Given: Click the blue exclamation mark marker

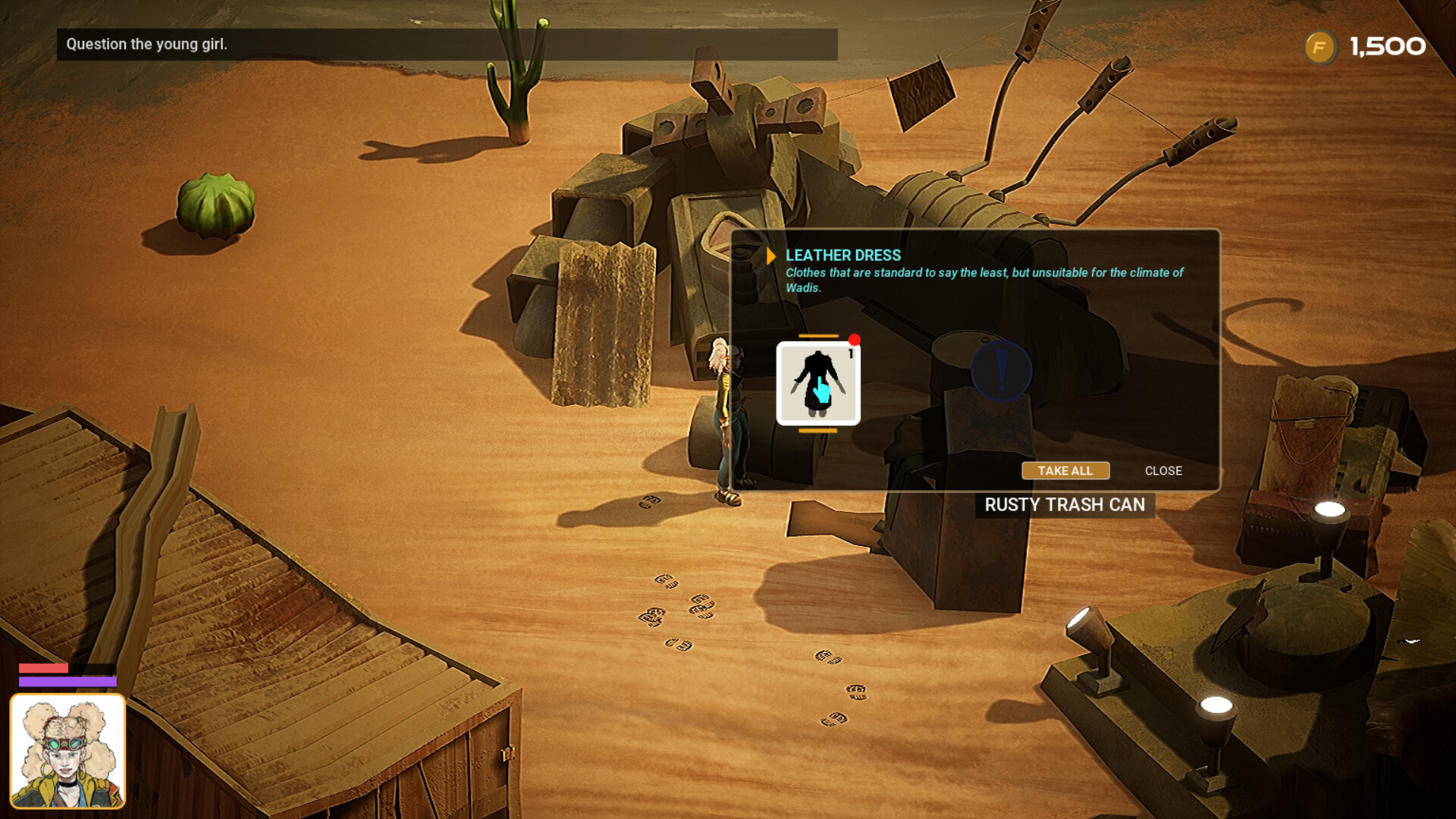Looking at the screenshot, I should tap(999, 372).
